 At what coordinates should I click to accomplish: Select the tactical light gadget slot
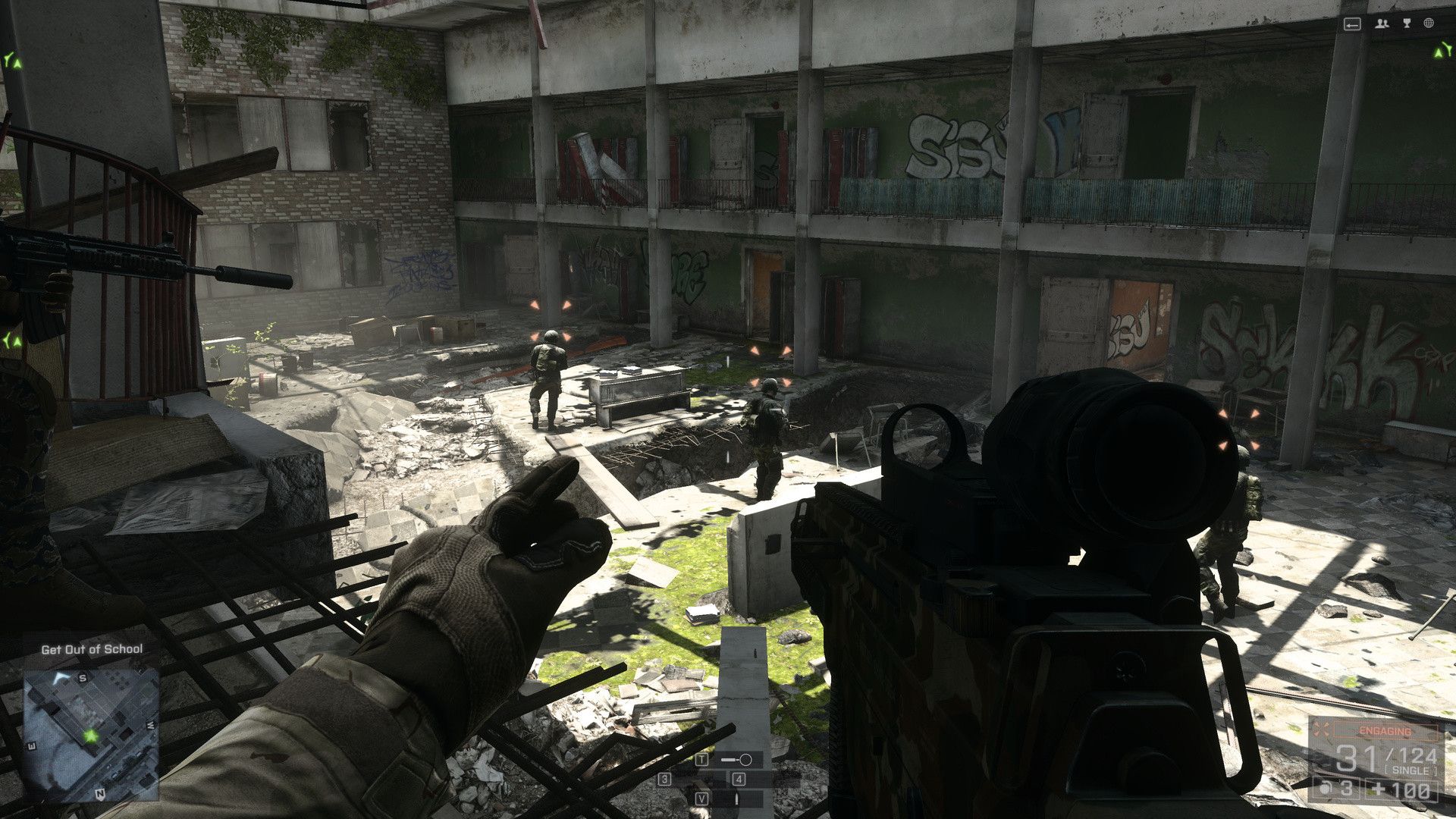pyautogui.click(x=736, y=759)
